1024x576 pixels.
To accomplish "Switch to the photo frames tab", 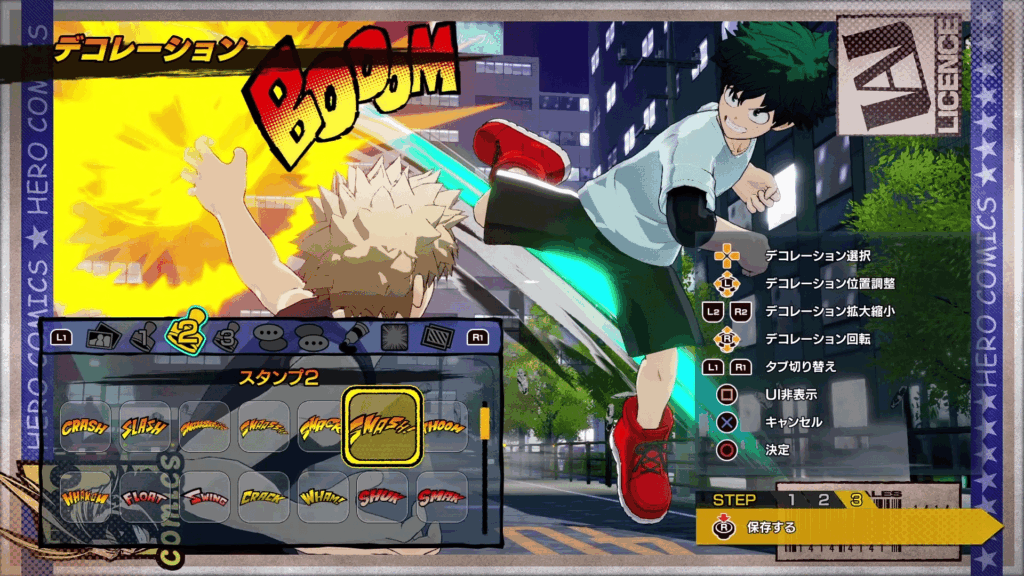I will [x=103, y=338].
